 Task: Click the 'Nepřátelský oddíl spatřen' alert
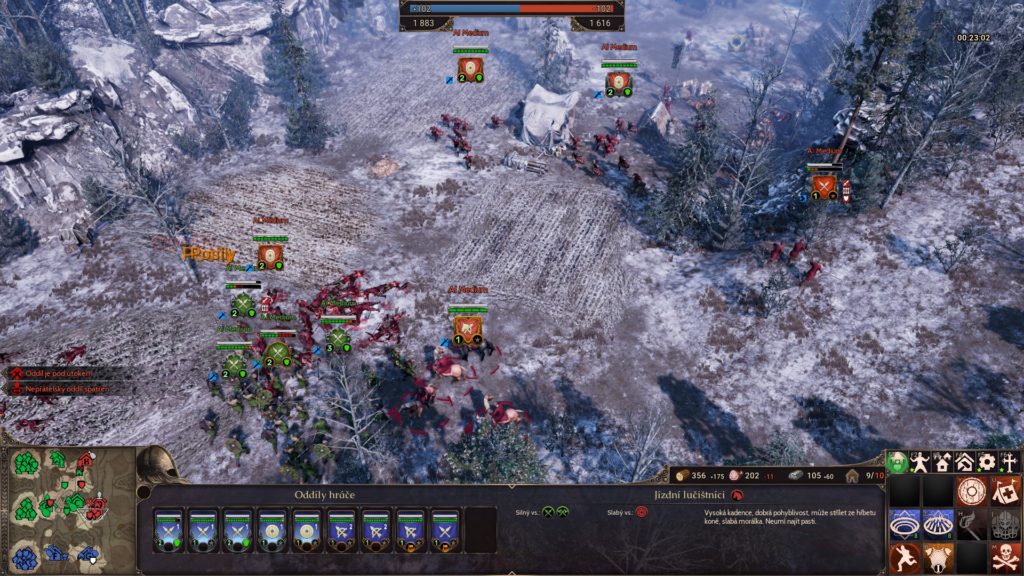pyautogui.click(x=65, y=386)
